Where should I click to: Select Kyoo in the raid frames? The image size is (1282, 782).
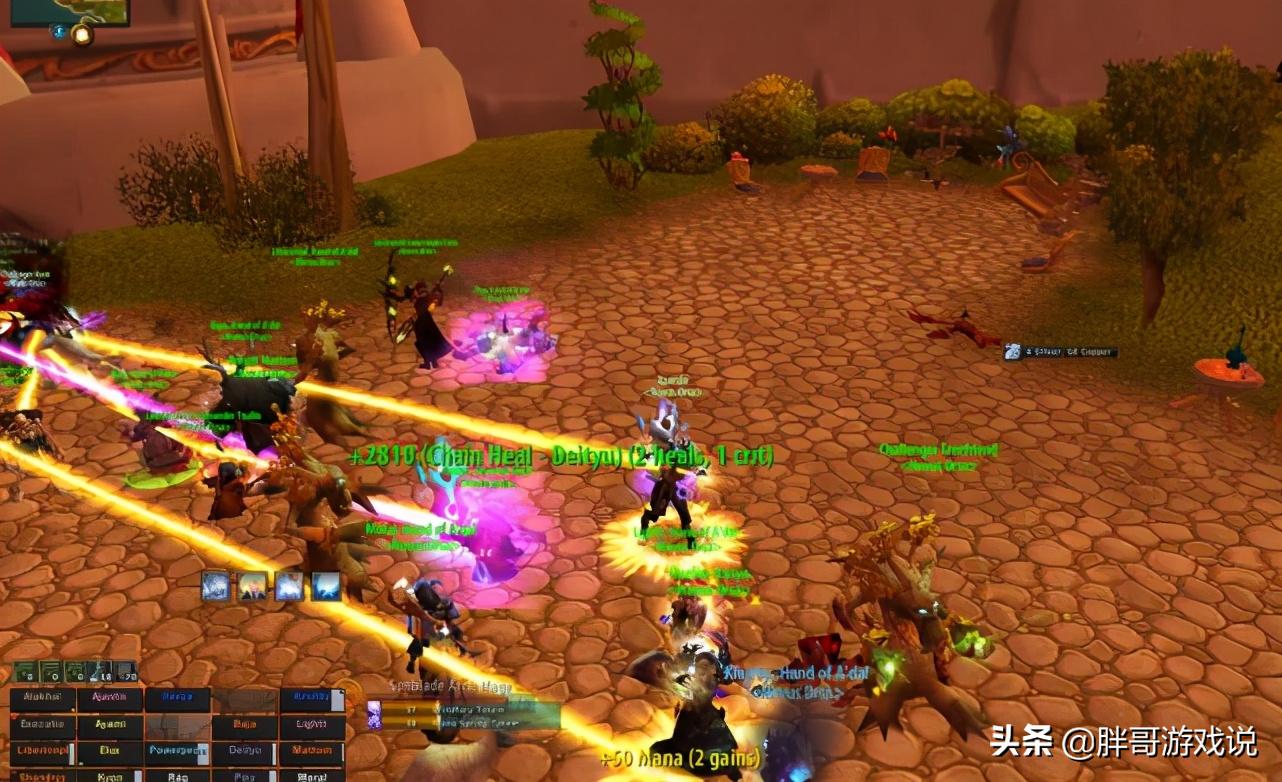(x=108, y=776)
